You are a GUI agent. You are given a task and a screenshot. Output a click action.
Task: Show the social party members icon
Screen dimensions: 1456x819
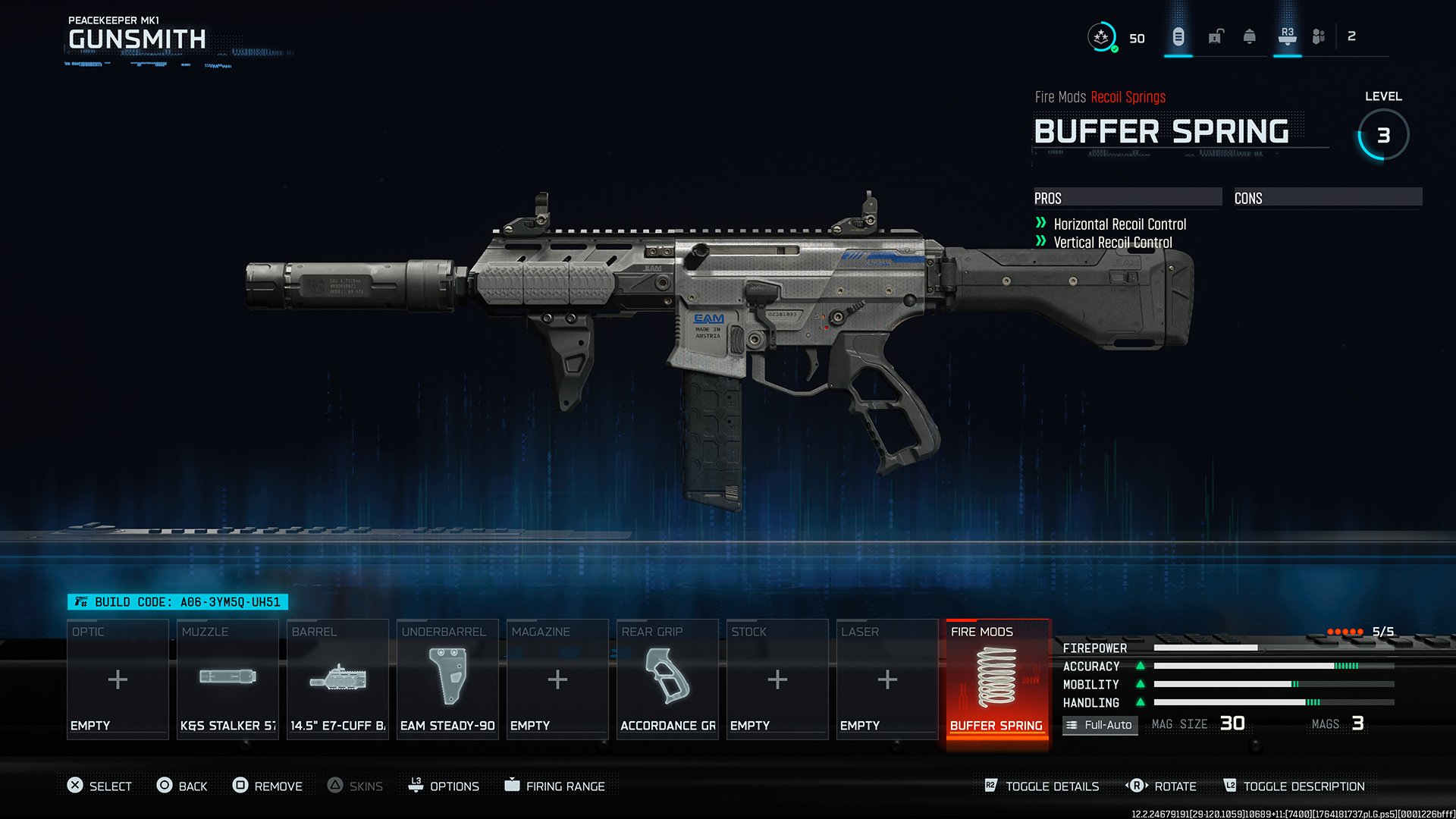1319,36
